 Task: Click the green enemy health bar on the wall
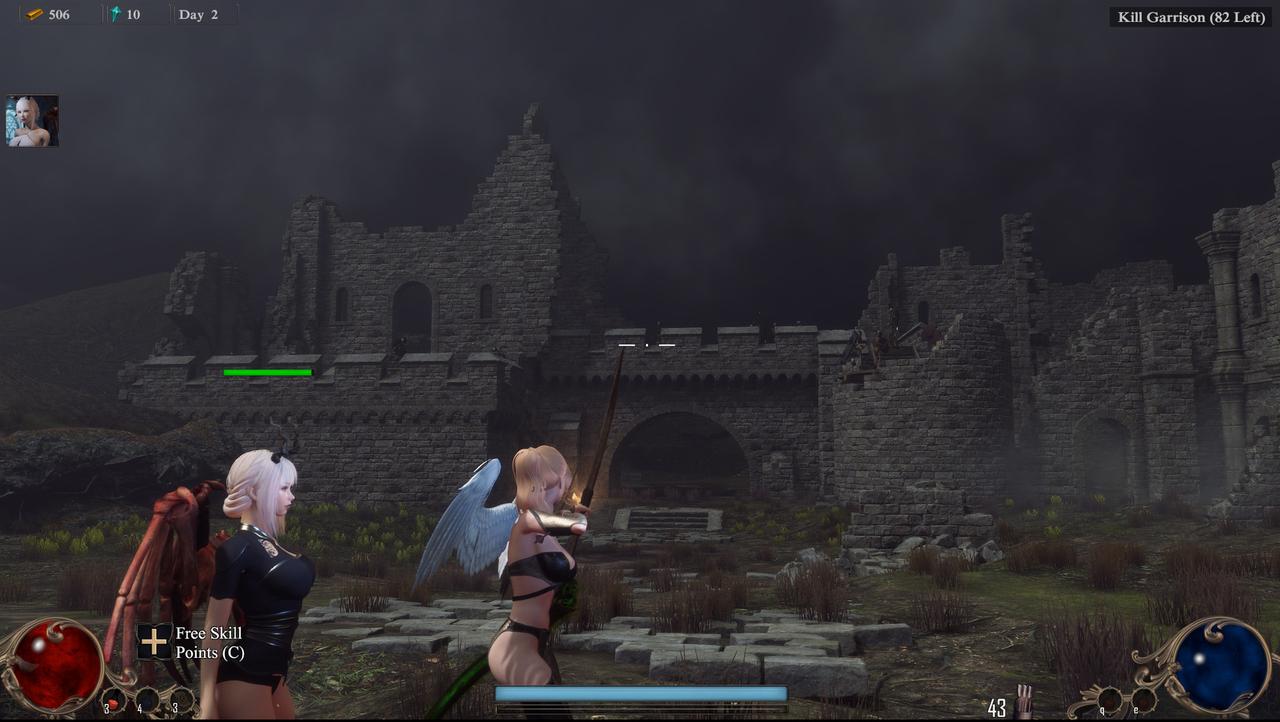[266, 371]
